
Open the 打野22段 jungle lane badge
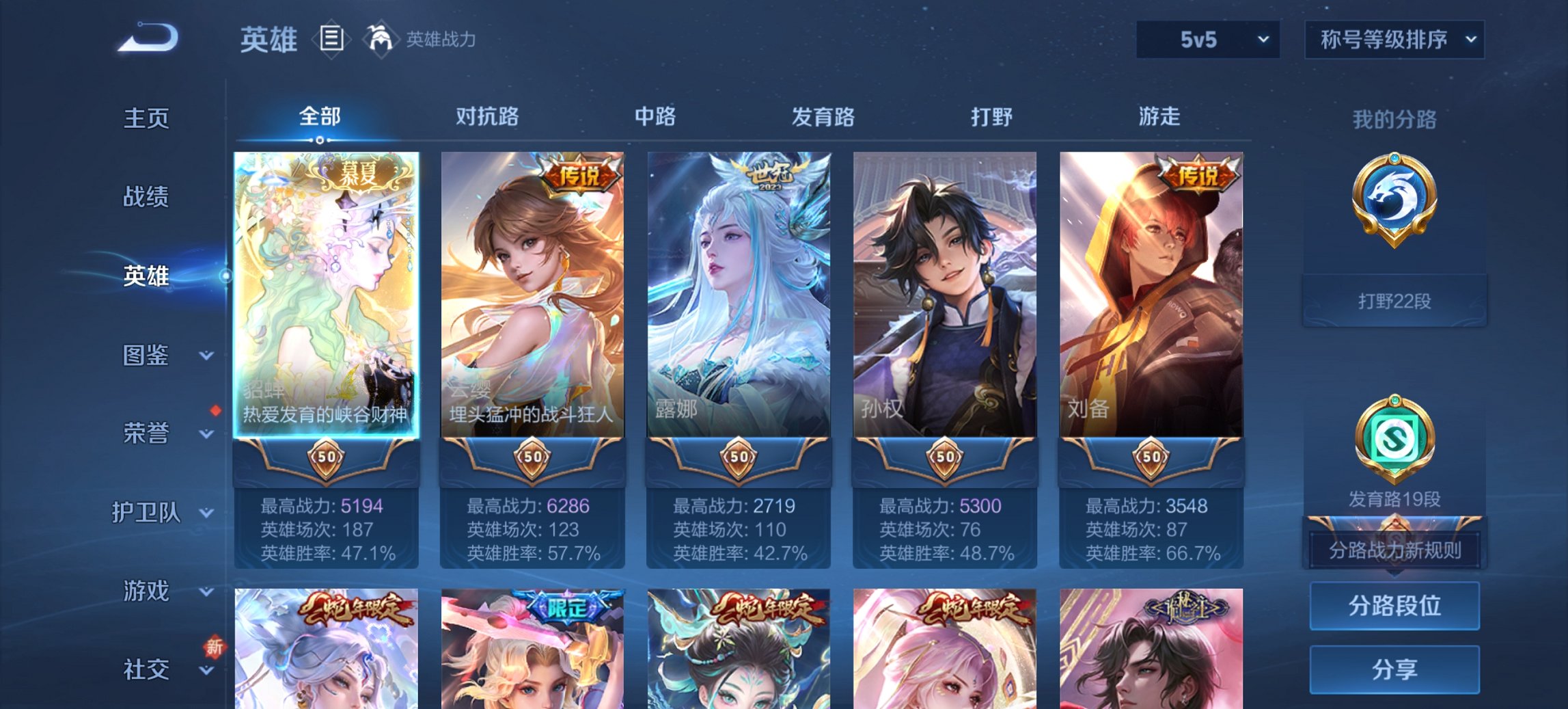pos(1394,205)
